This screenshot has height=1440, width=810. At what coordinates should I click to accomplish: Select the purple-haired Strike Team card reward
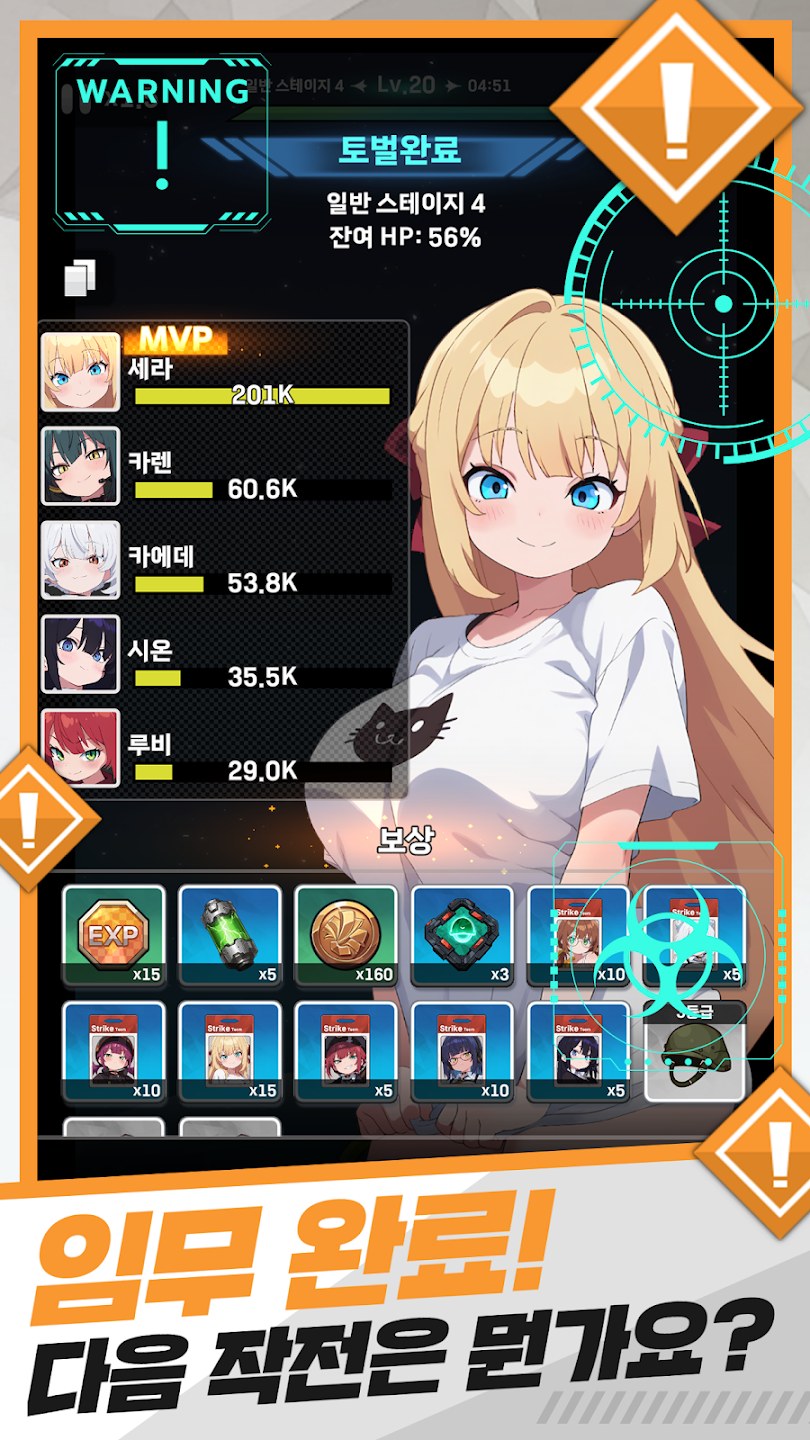pos(113,1052)
